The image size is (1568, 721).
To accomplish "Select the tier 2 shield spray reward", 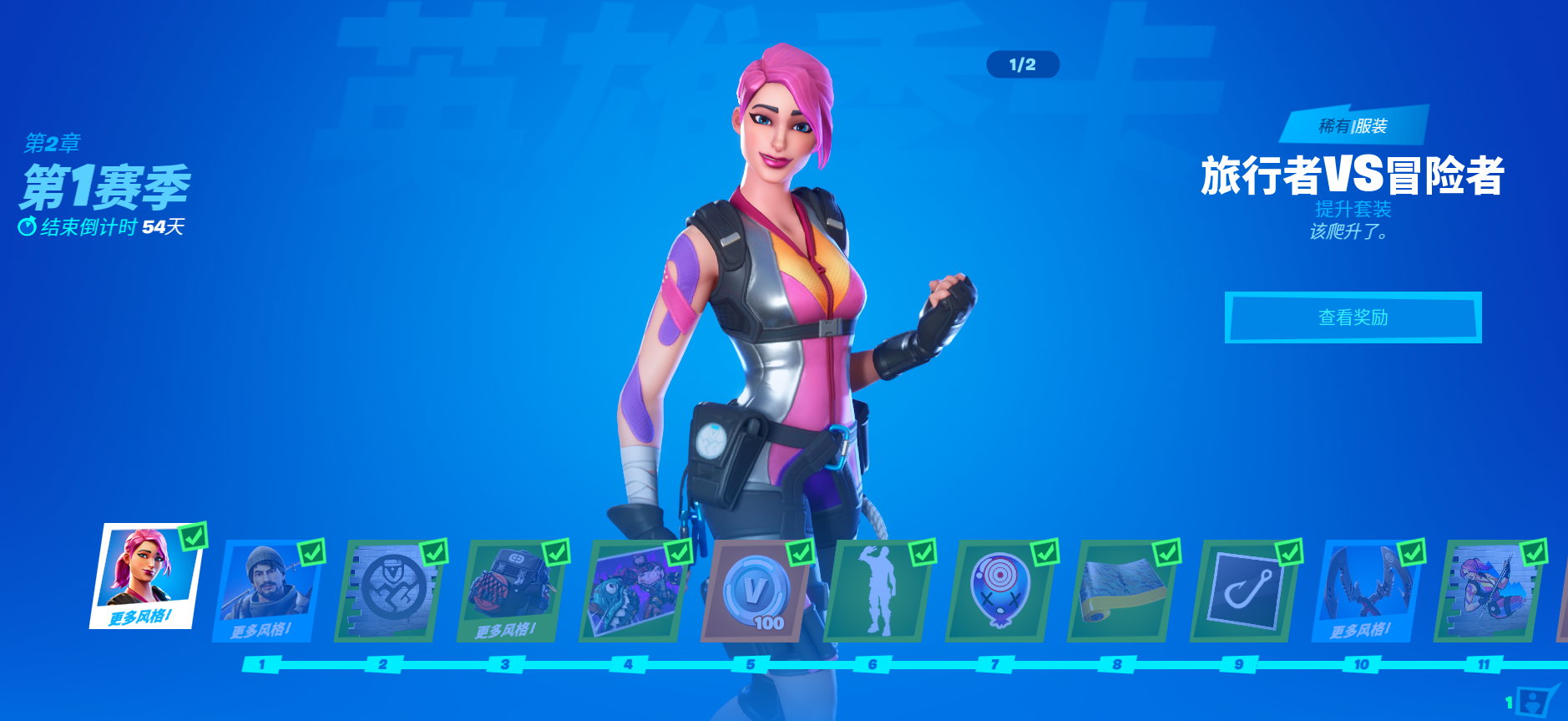I will click(x=389, y=591).
